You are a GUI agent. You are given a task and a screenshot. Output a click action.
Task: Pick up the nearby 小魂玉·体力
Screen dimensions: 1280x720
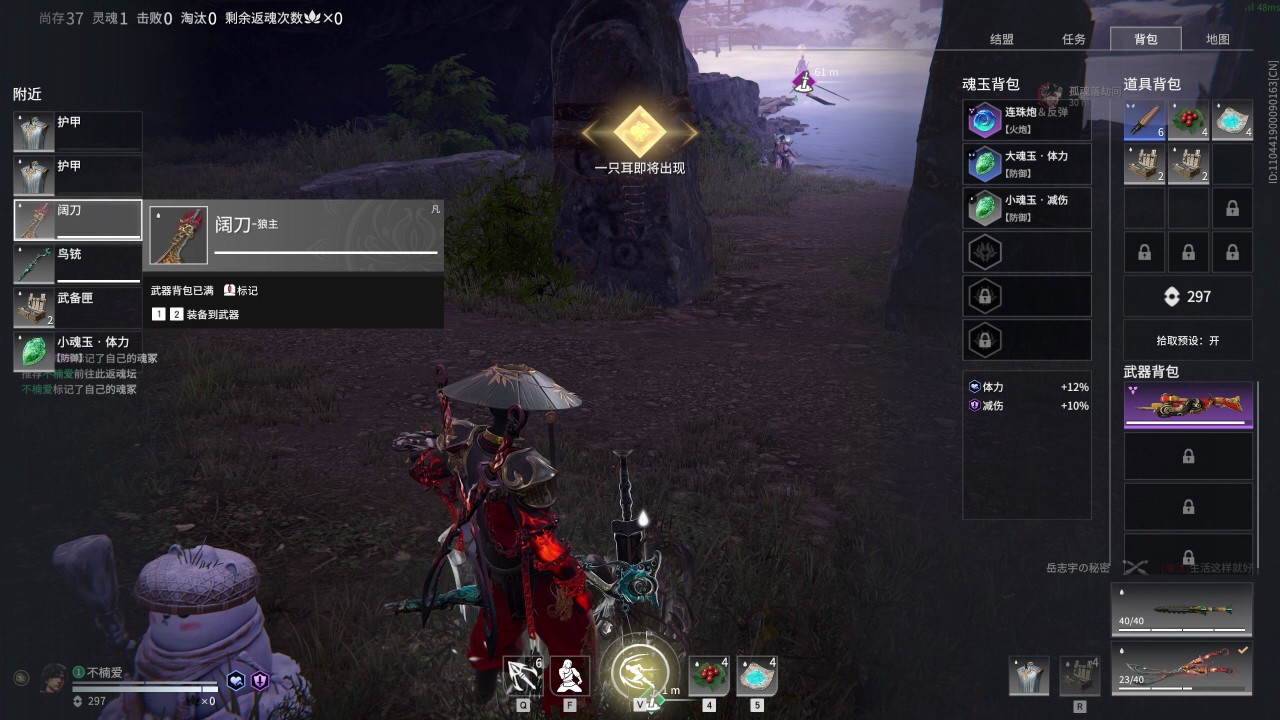click(78, 350)
